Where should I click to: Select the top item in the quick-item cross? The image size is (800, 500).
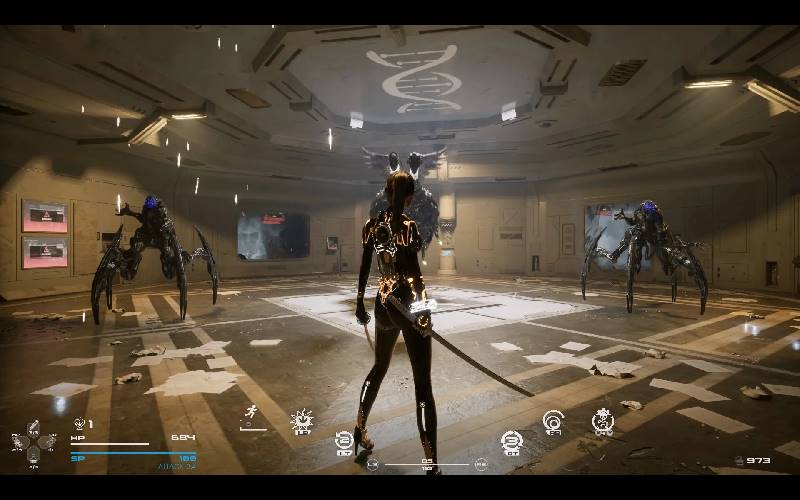[33, 427]
